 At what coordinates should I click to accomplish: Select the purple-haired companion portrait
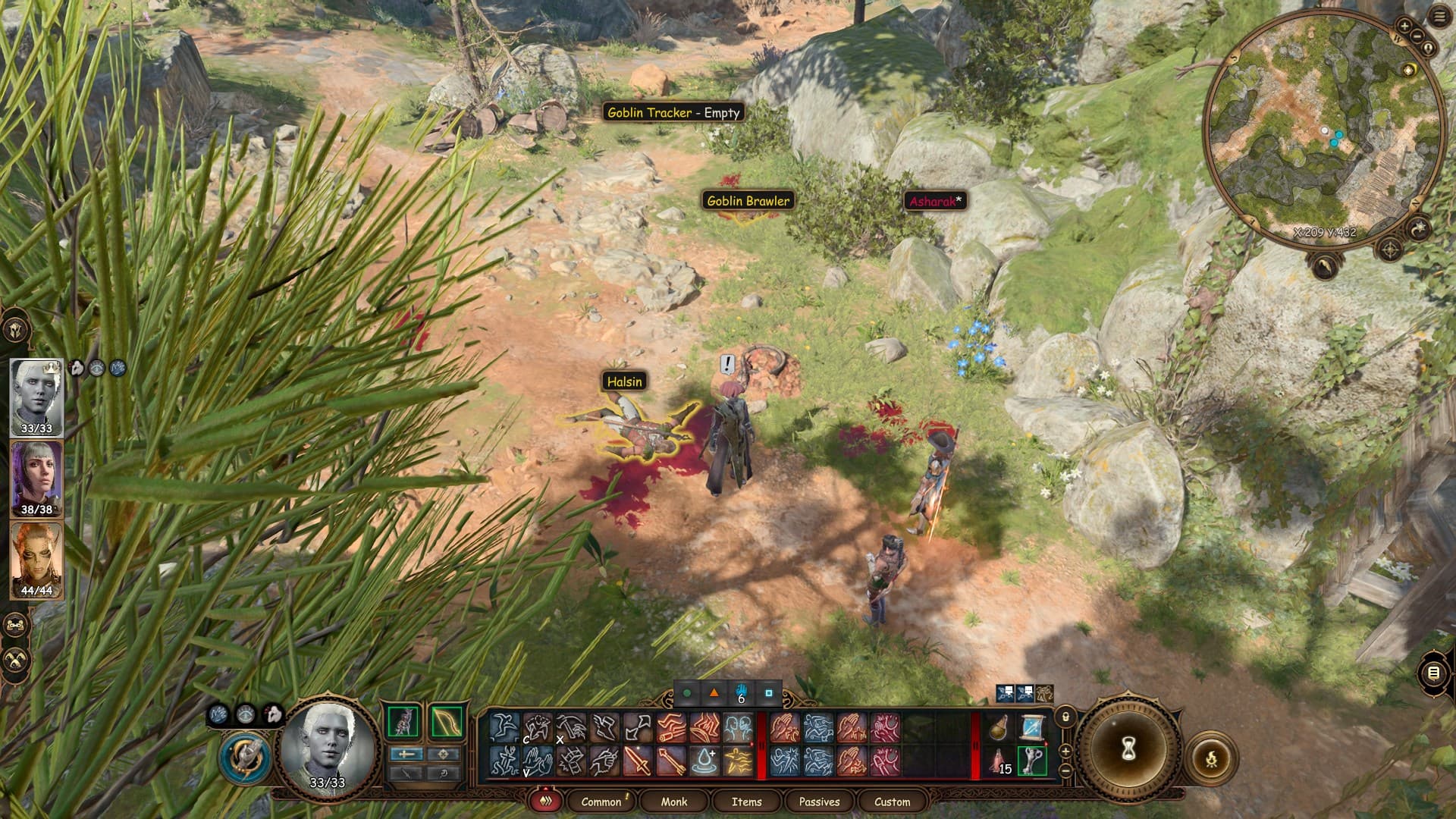point(36,478)
